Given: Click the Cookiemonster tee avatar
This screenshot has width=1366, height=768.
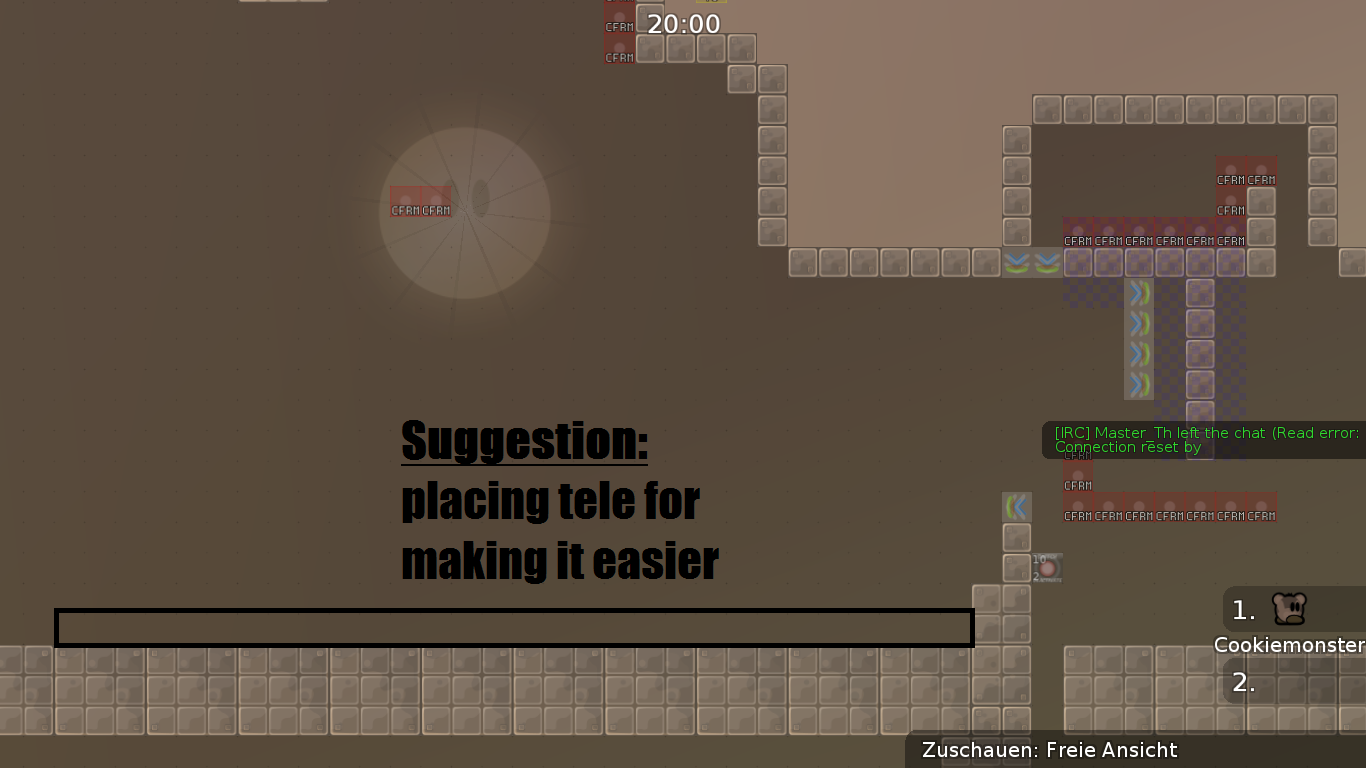Looking at the screenshot, I should tap(1288, 608).
